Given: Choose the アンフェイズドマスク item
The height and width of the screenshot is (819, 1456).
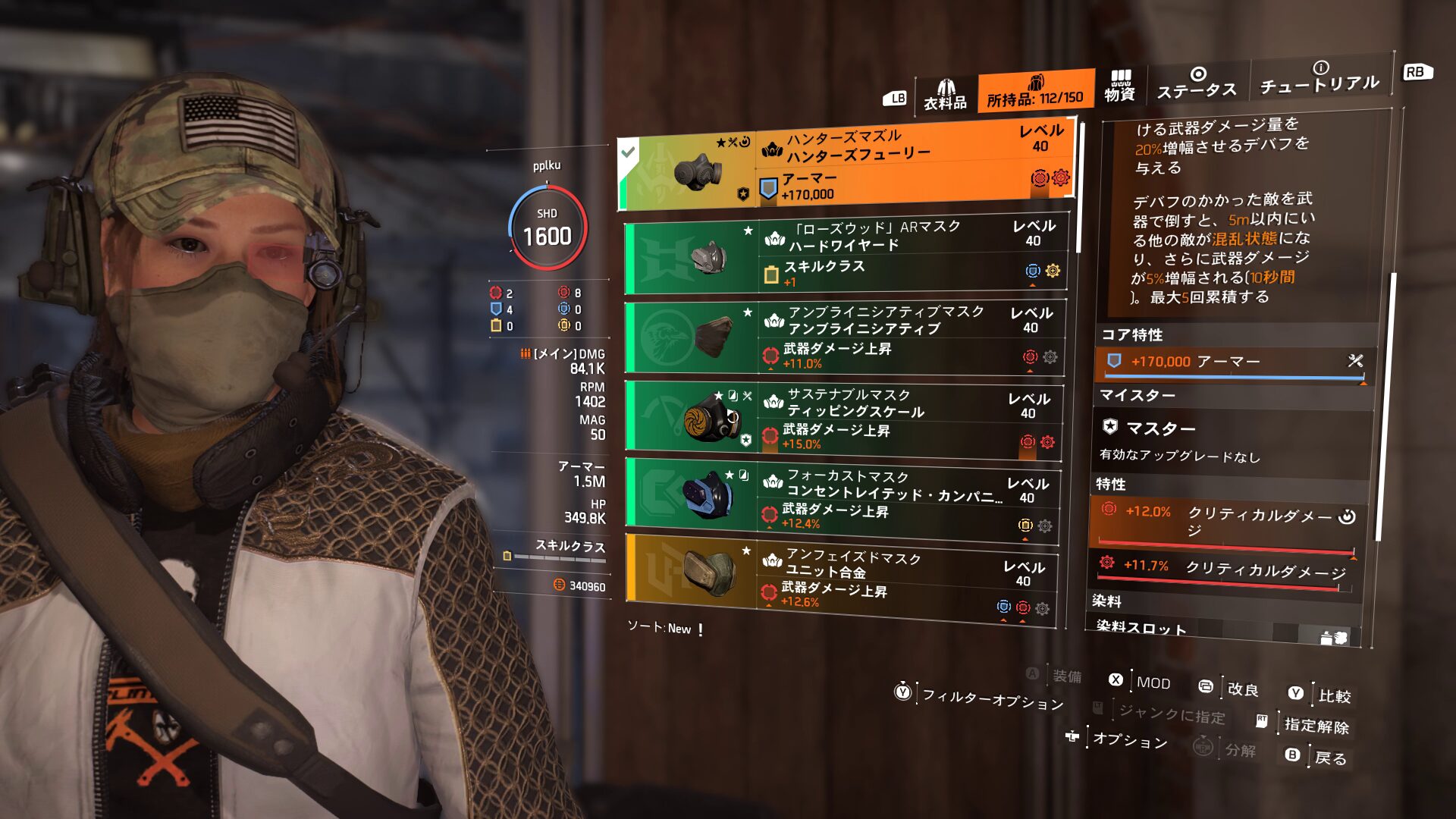Looking at the screenshot, I should 840,579.
